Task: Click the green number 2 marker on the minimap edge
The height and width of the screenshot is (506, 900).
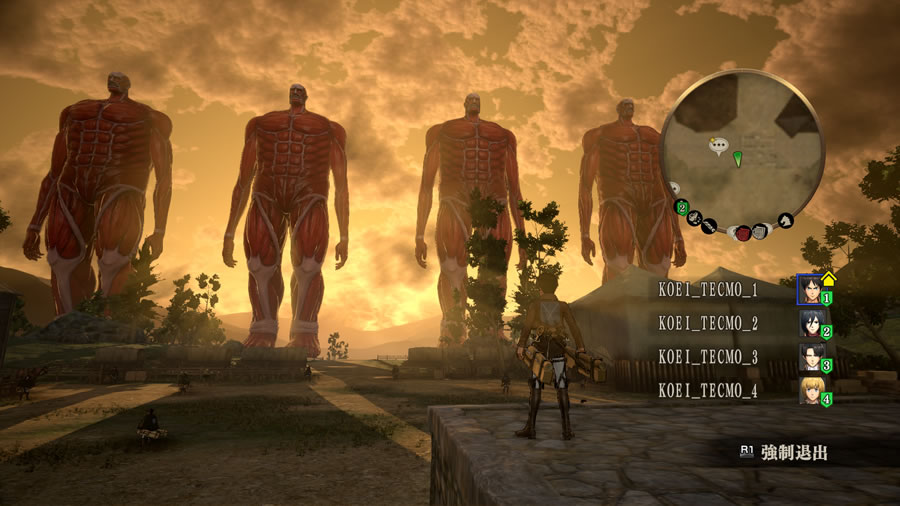Action: coord(682,208)
